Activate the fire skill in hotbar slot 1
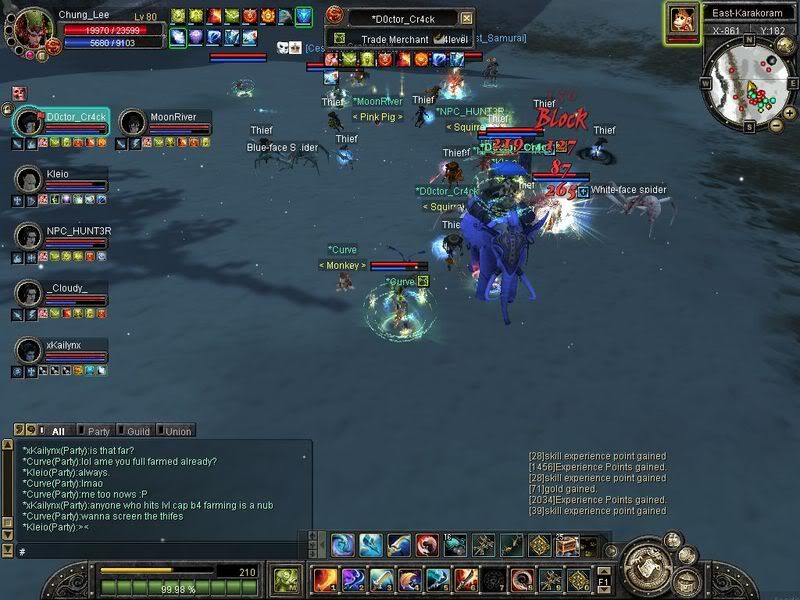The image size is (800, 600). [326, 579]
